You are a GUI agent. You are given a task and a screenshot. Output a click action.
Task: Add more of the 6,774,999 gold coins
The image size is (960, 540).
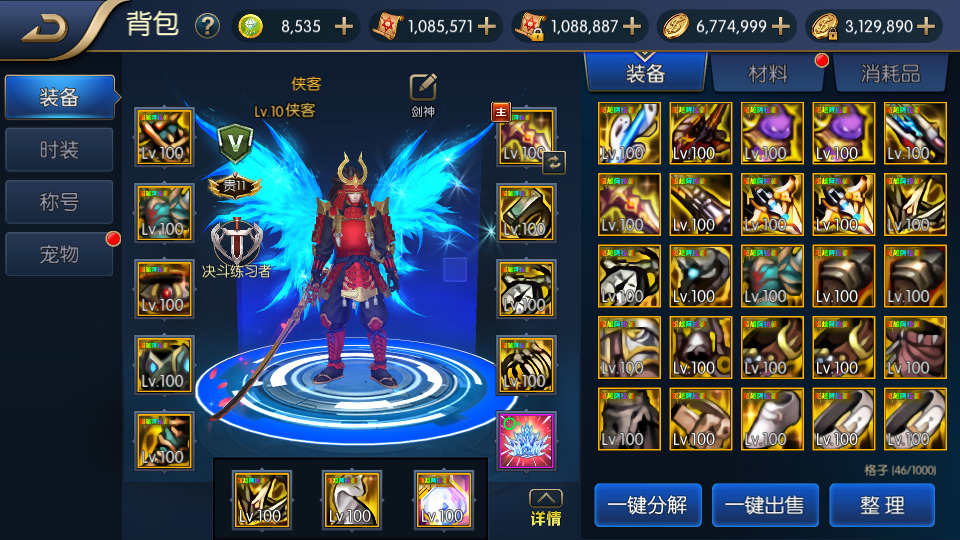click(x=781, y=26)
